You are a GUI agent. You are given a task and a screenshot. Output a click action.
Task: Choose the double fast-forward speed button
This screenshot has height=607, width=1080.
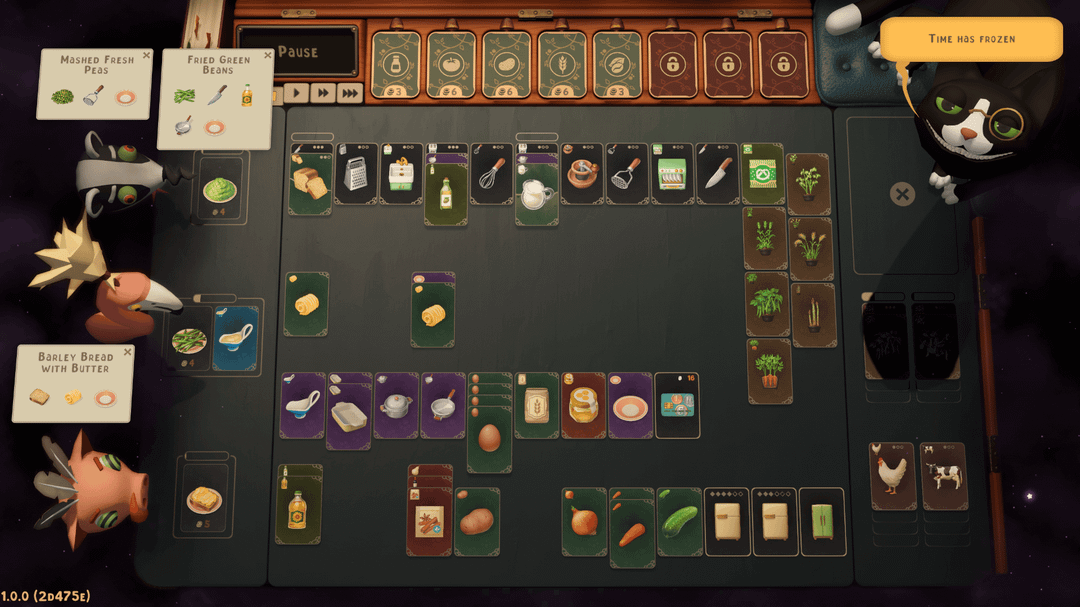pyautogui.click(x=322, y=93)
